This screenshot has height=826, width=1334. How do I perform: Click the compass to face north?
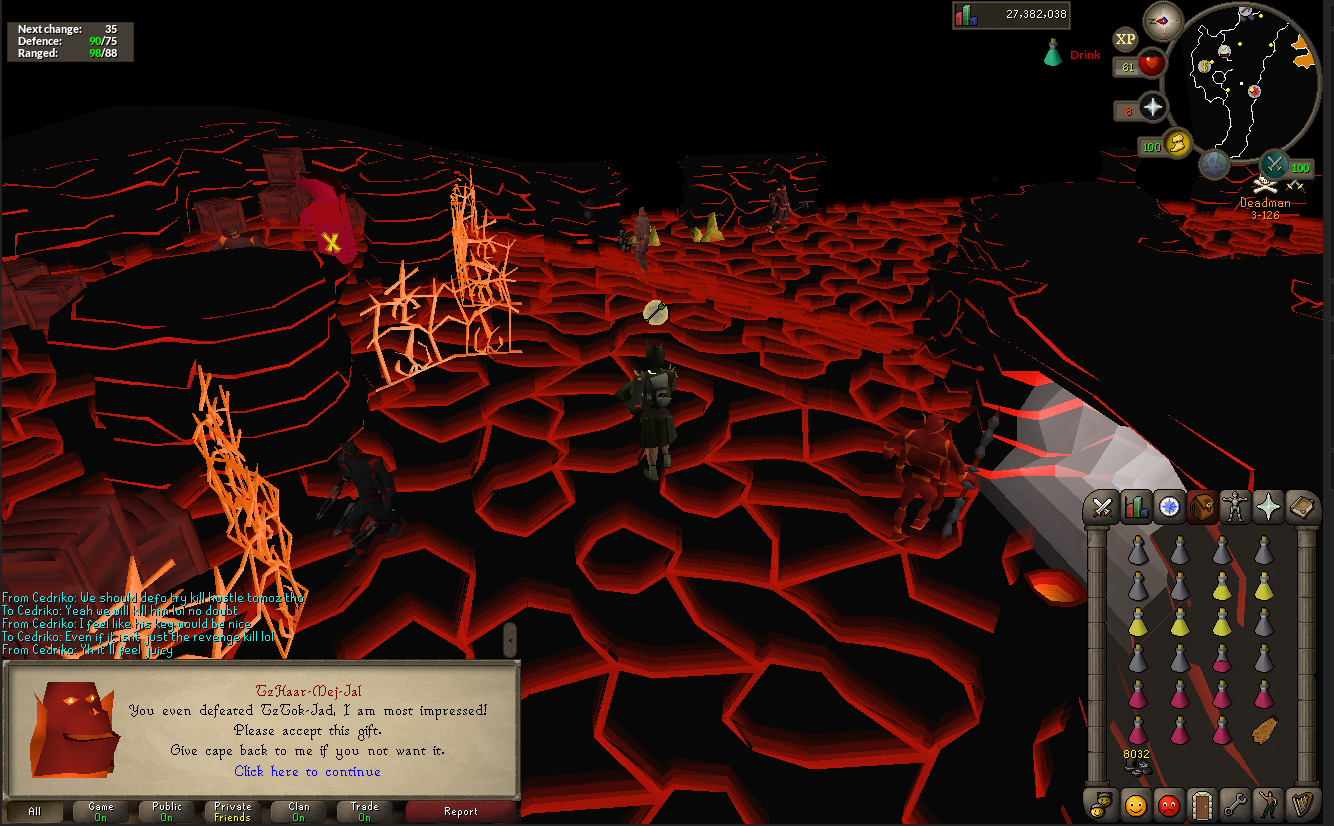1163,21
